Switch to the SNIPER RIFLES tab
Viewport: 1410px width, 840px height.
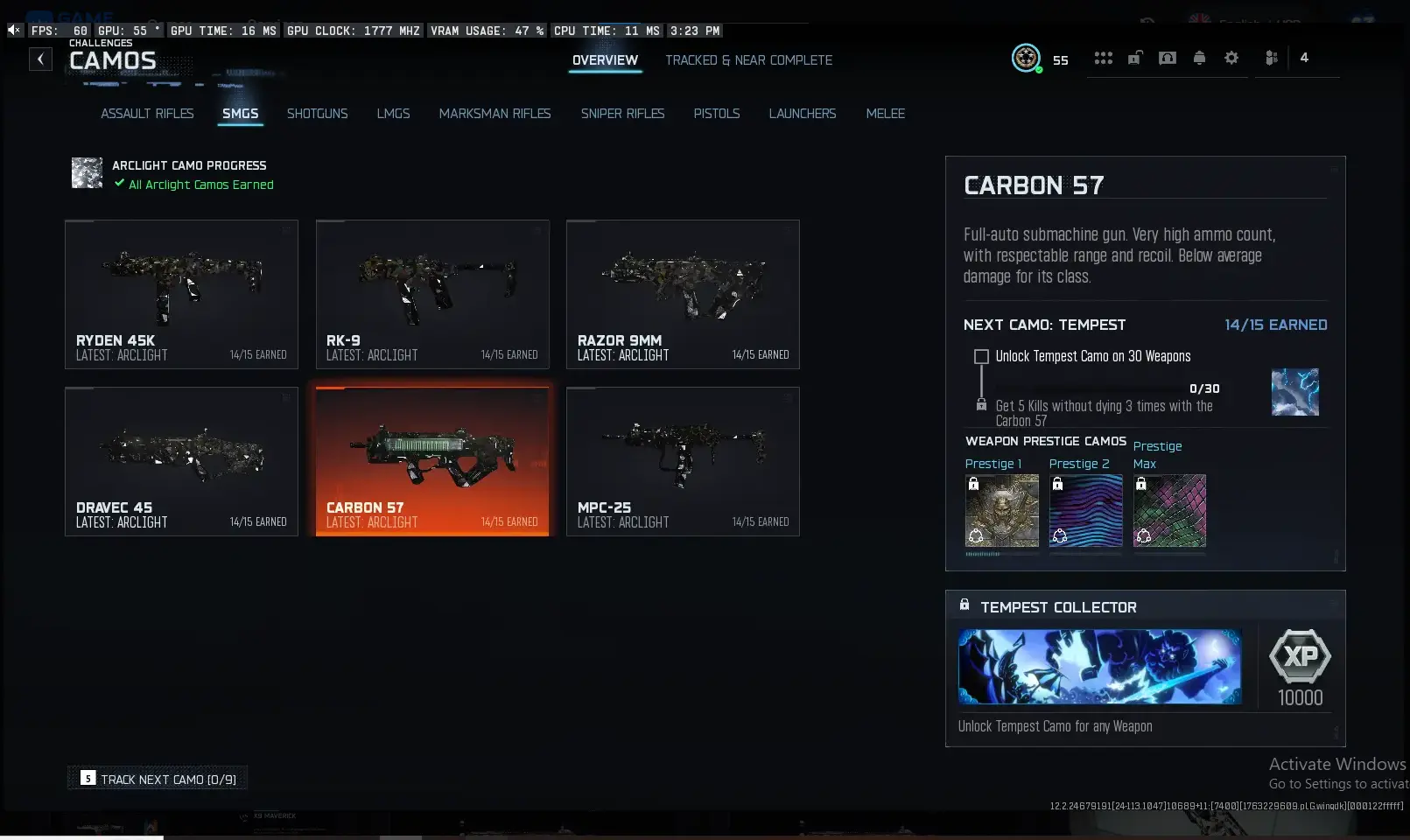pos(622,114)
